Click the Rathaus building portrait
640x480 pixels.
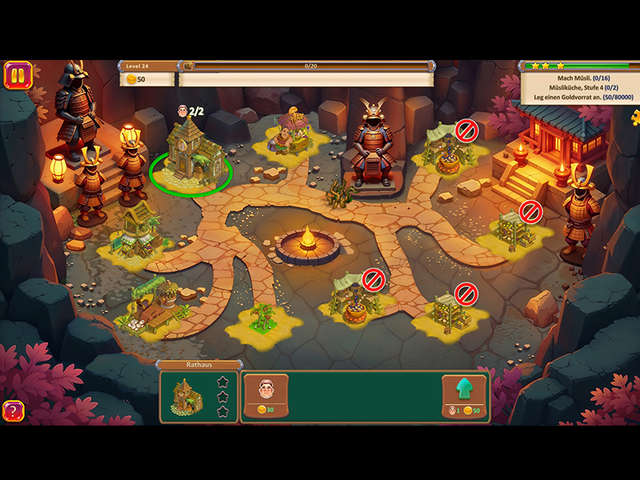tap(187, 396)
